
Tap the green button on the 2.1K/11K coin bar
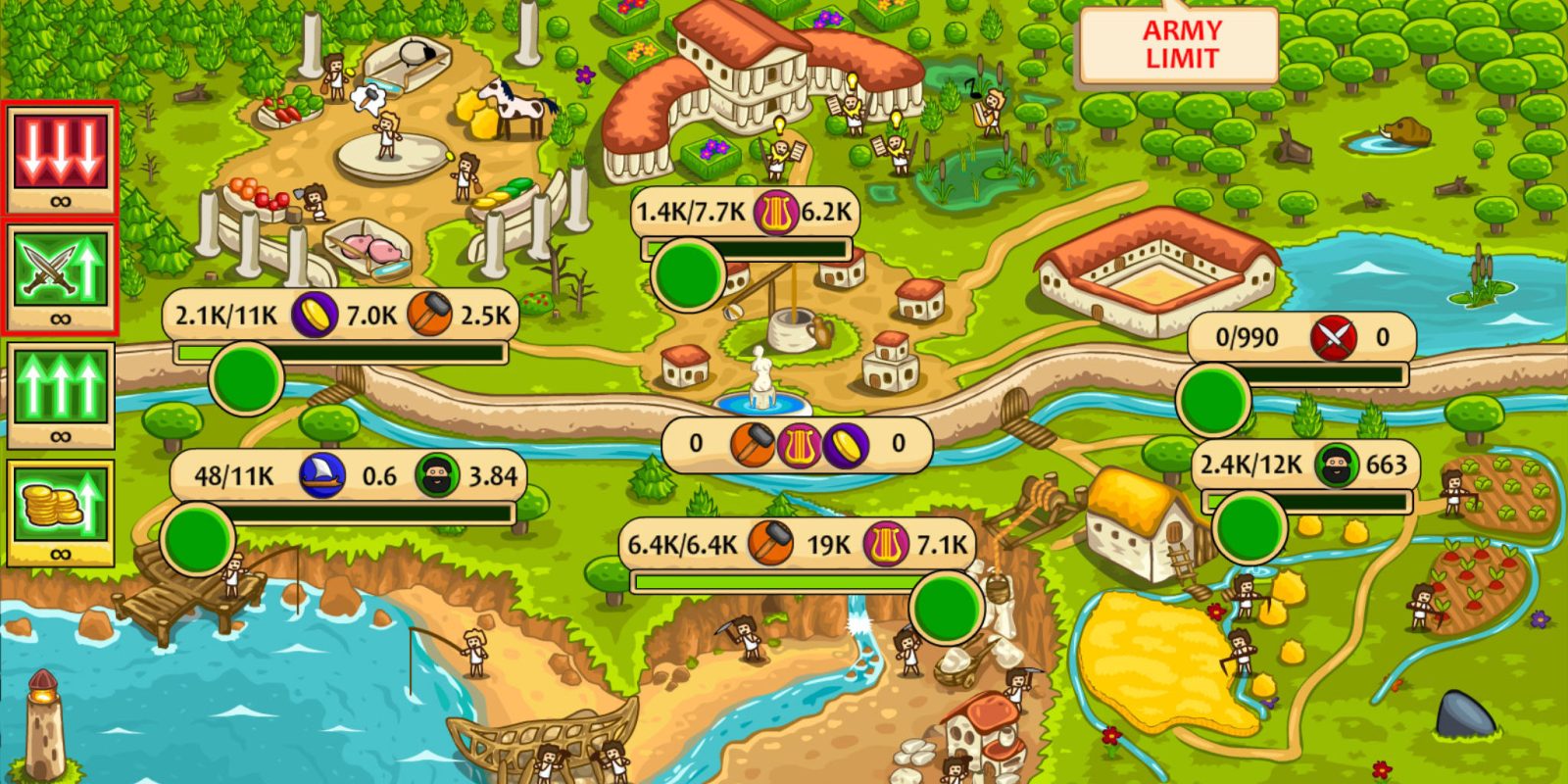[246, 379]
